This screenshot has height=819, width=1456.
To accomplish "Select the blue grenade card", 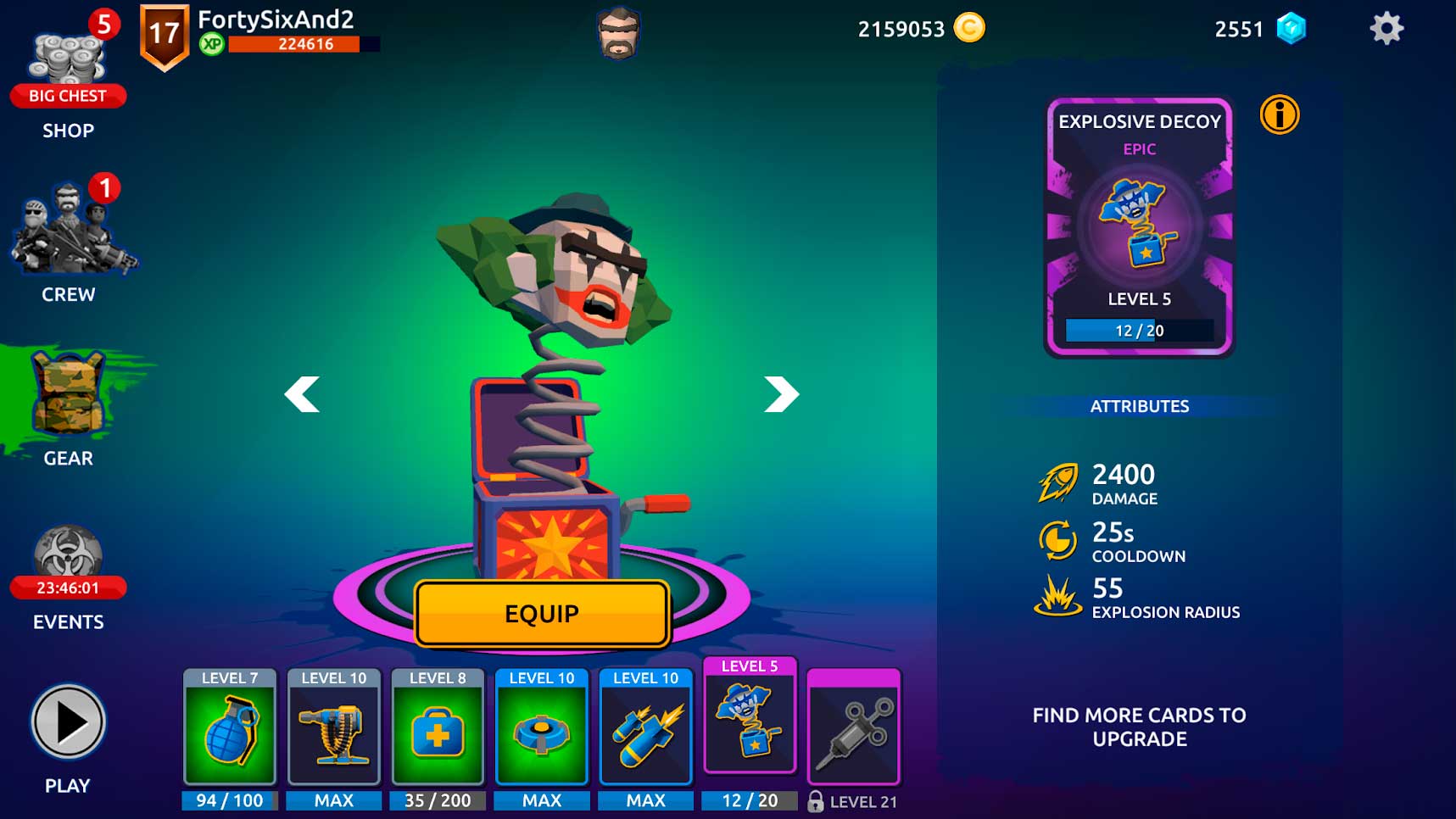I will 230,729.
